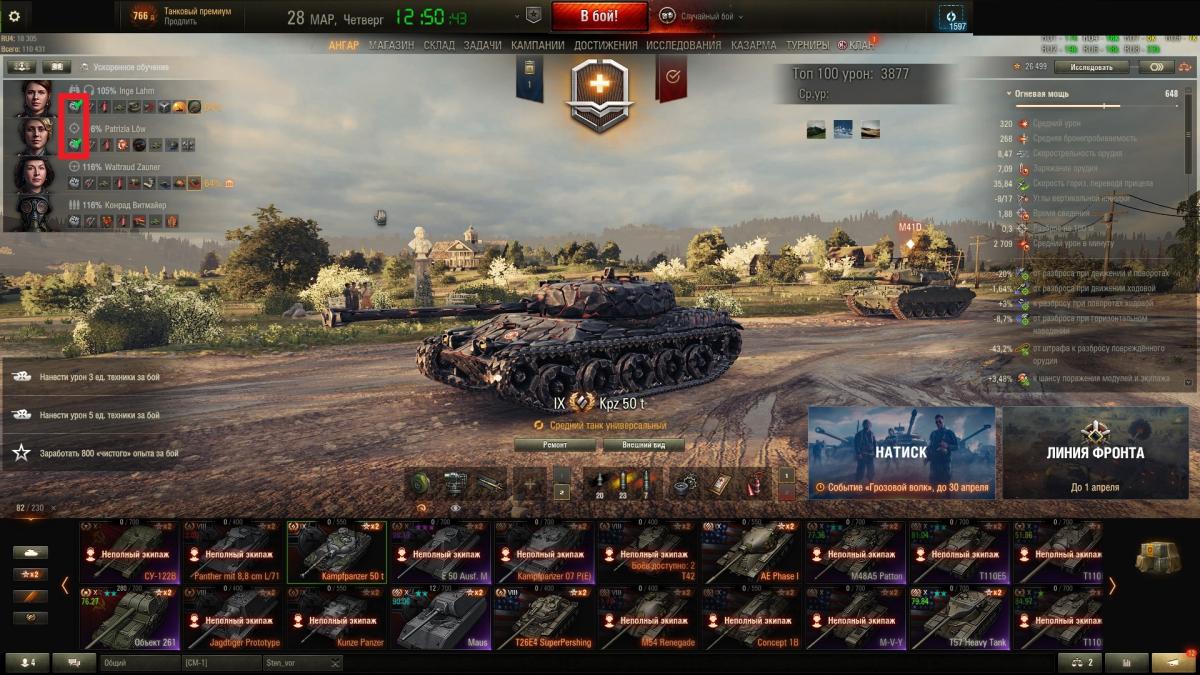Go to the ЗАДАЧИ tab

point(483,45)
